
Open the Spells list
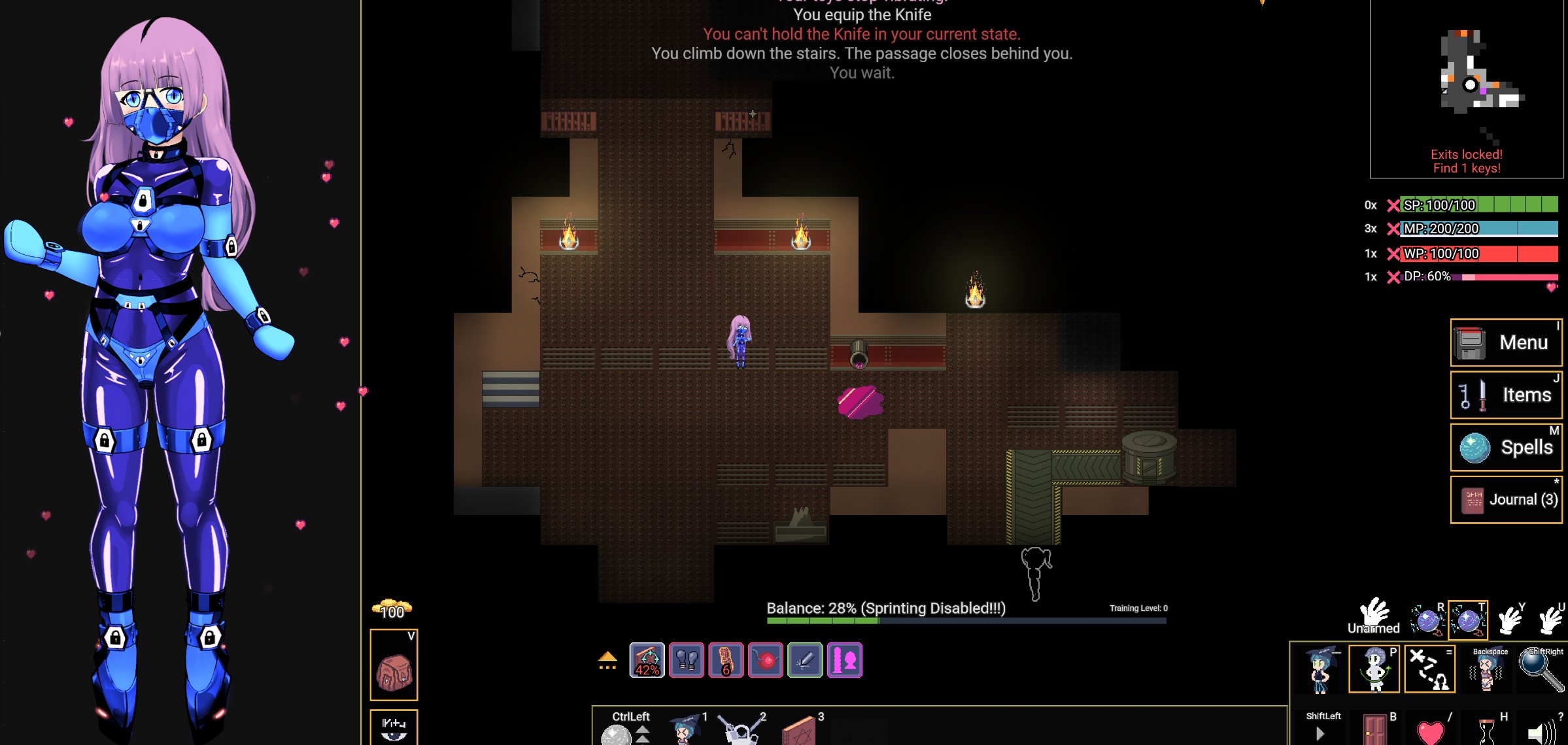pos(1505,447)
